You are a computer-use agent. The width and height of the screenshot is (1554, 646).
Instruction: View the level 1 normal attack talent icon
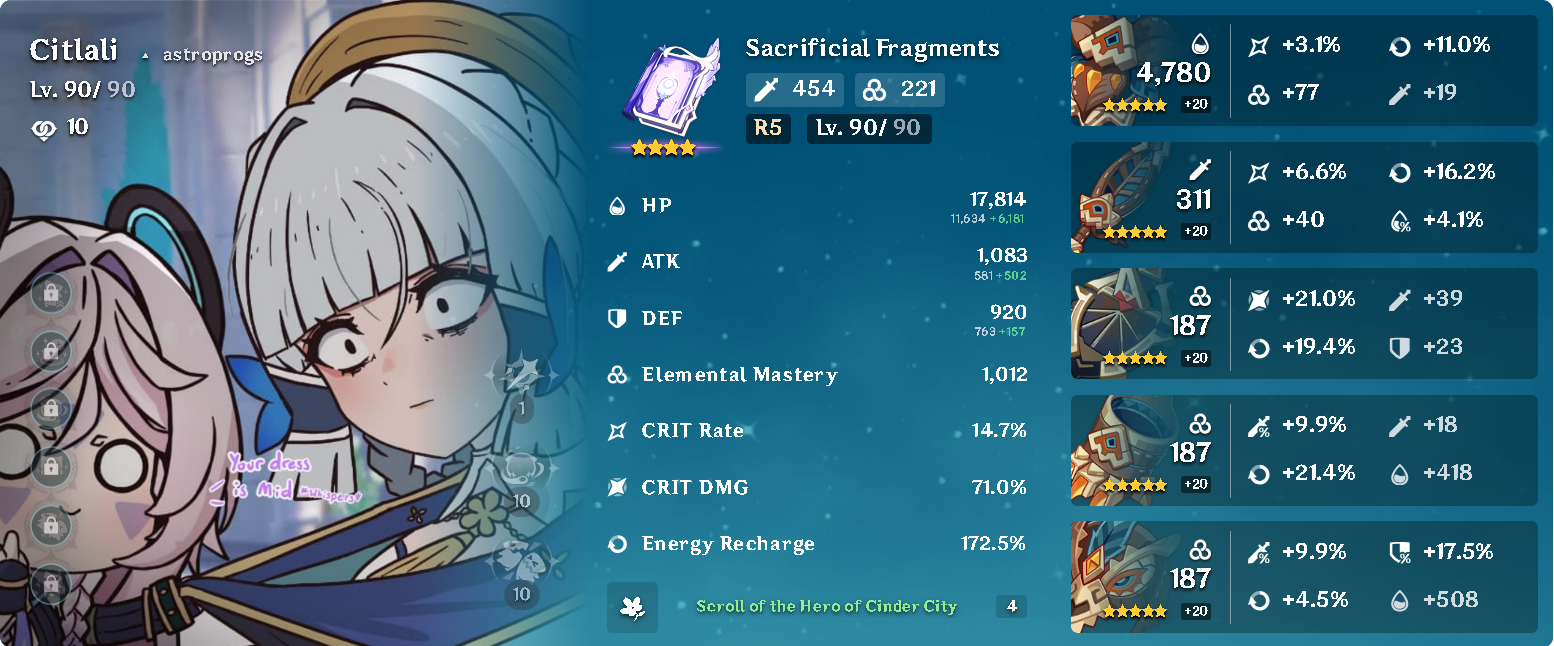[520, 380]
